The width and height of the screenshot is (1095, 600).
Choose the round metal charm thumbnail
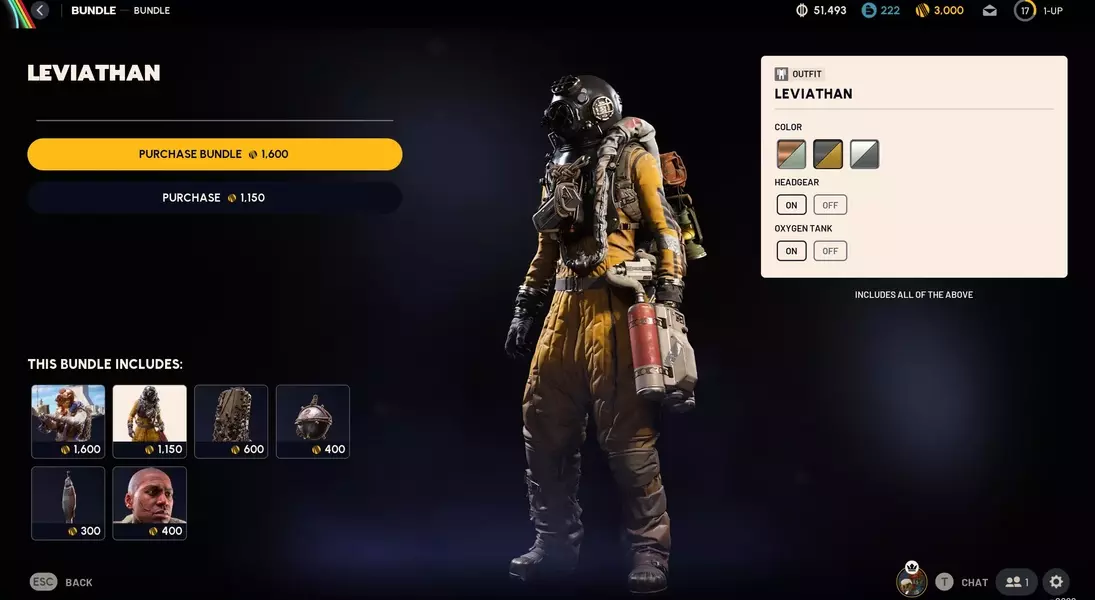(313, 421)
